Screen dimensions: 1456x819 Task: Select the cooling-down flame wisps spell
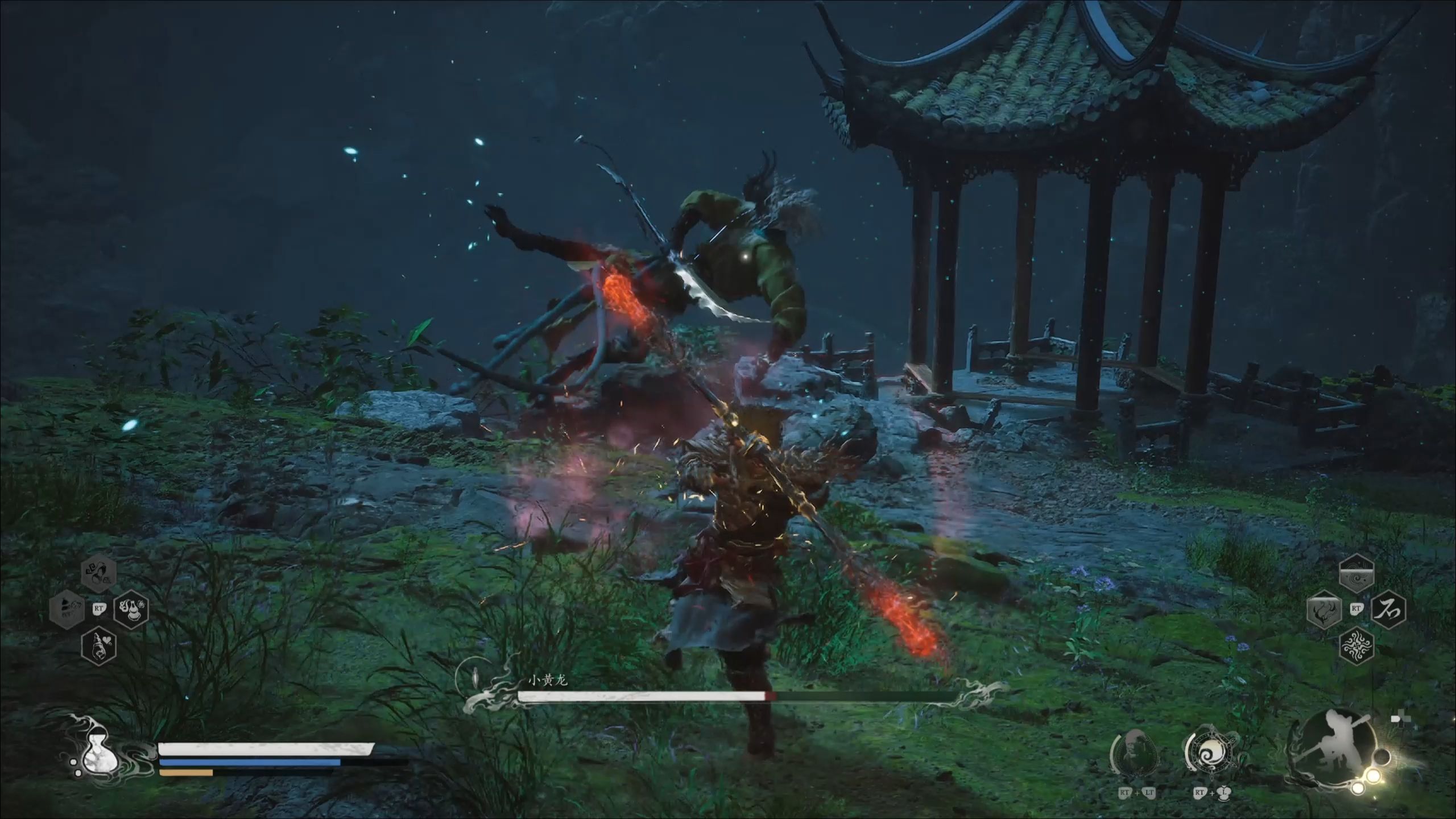coord(1325,610)
